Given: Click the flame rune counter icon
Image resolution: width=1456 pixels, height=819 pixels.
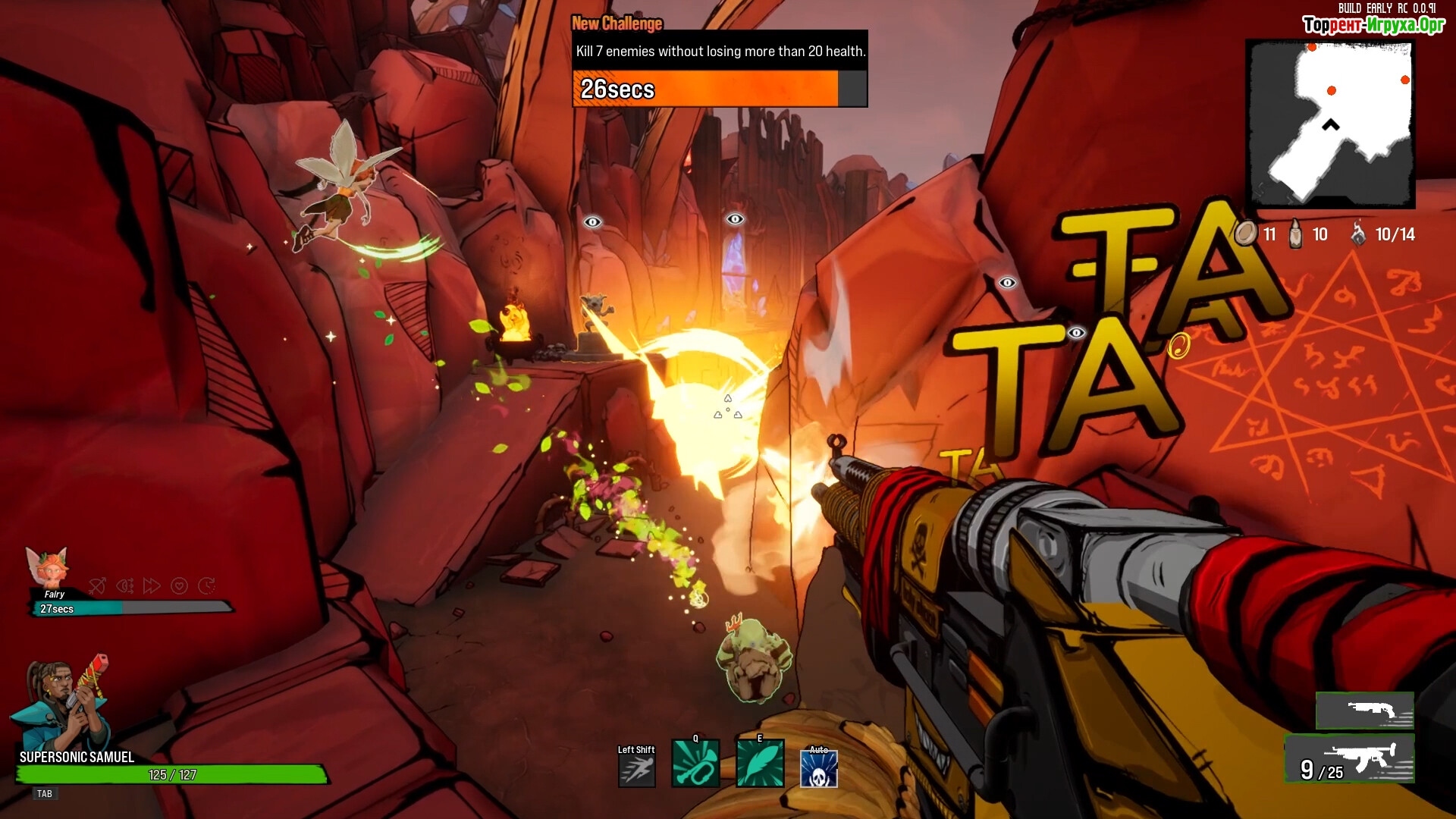Looking at the screenshot, I should tap(1358, 234).
